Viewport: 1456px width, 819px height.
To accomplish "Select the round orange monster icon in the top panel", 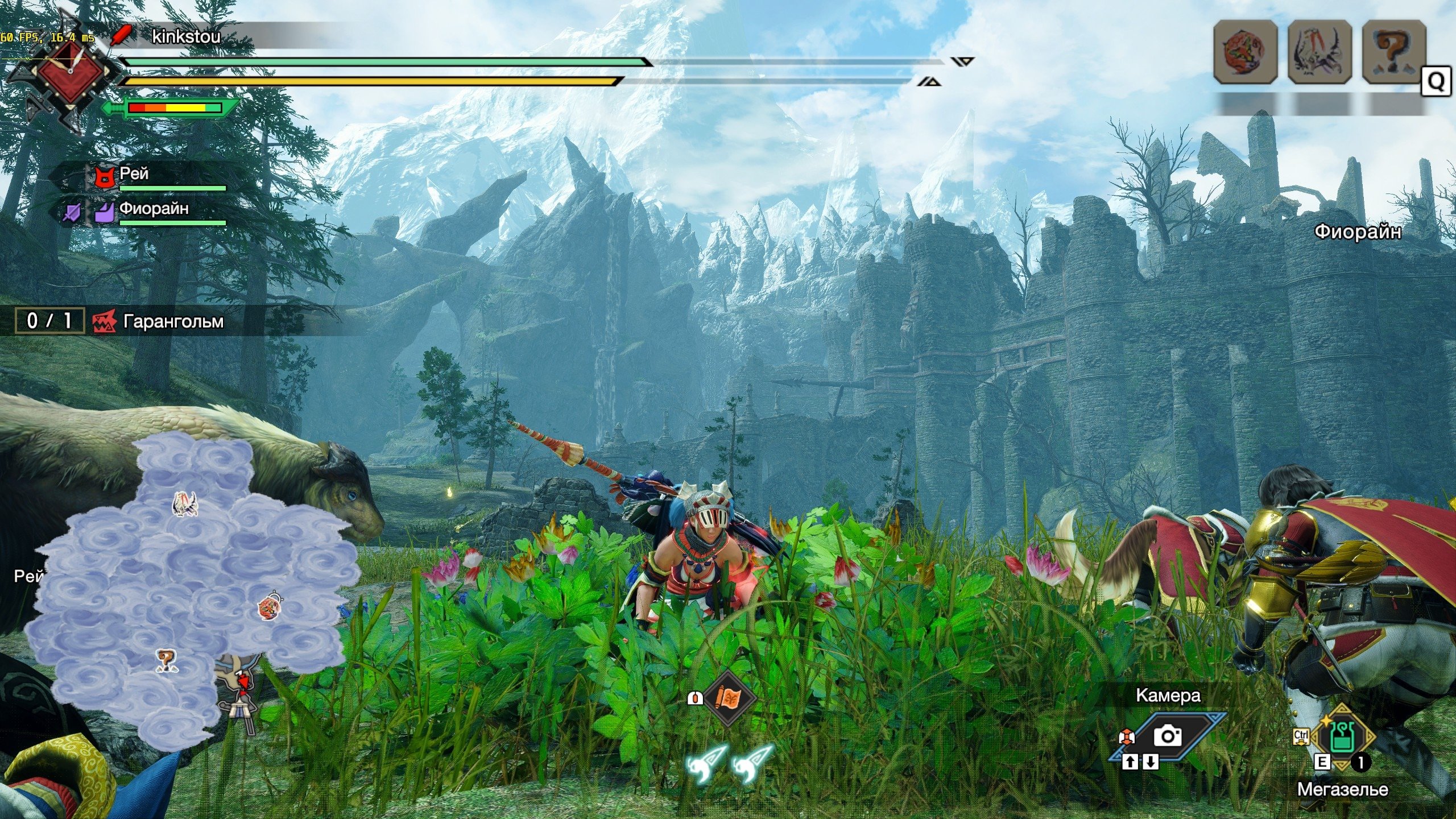I will [x=1245, y=52].
